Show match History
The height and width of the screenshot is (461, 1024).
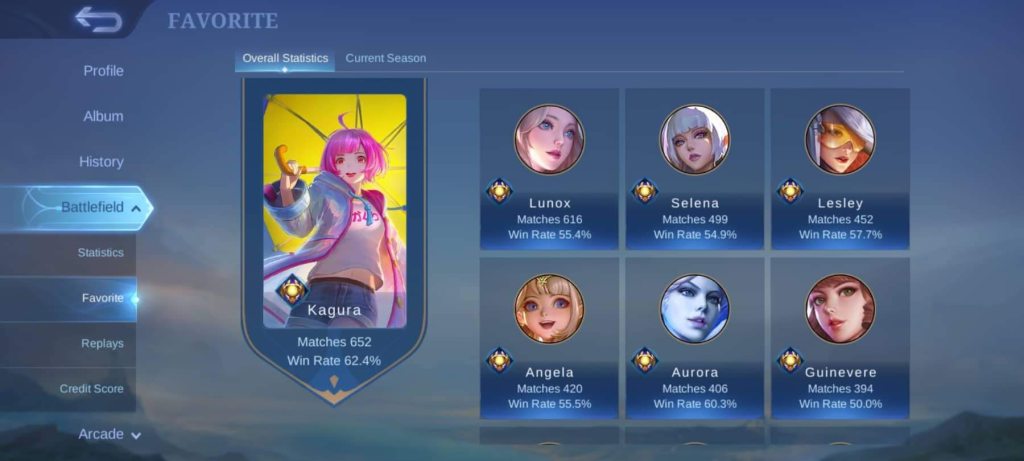point(101,161)
